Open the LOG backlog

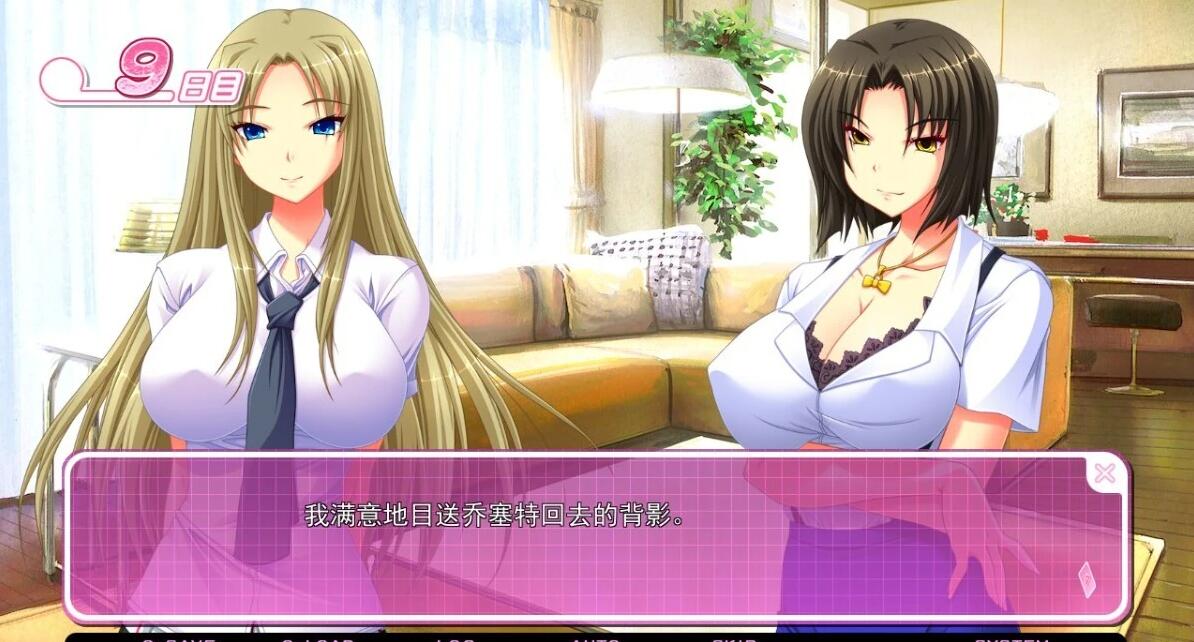[455, 638]
